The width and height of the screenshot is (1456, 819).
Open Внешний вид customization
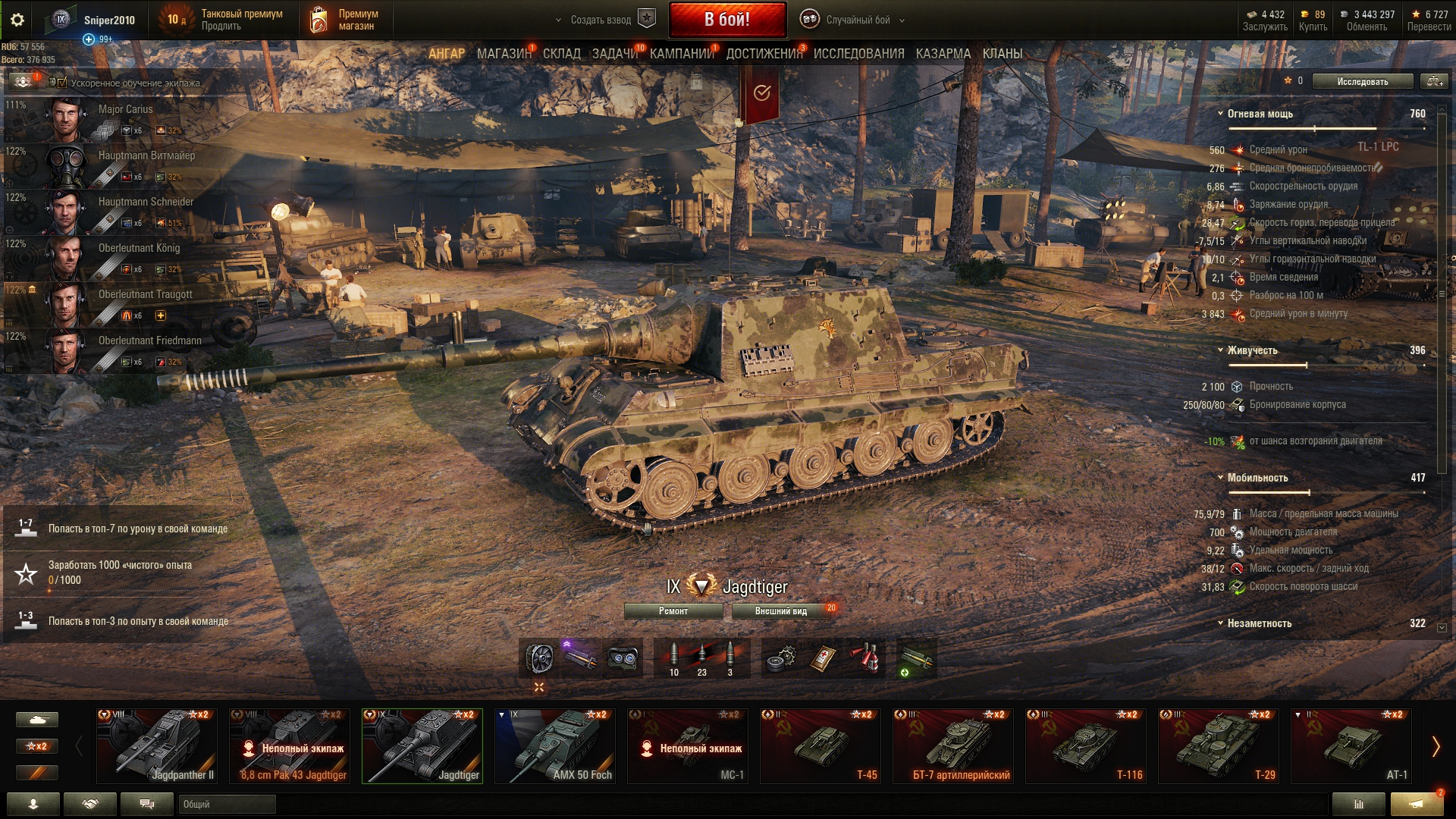780,611
